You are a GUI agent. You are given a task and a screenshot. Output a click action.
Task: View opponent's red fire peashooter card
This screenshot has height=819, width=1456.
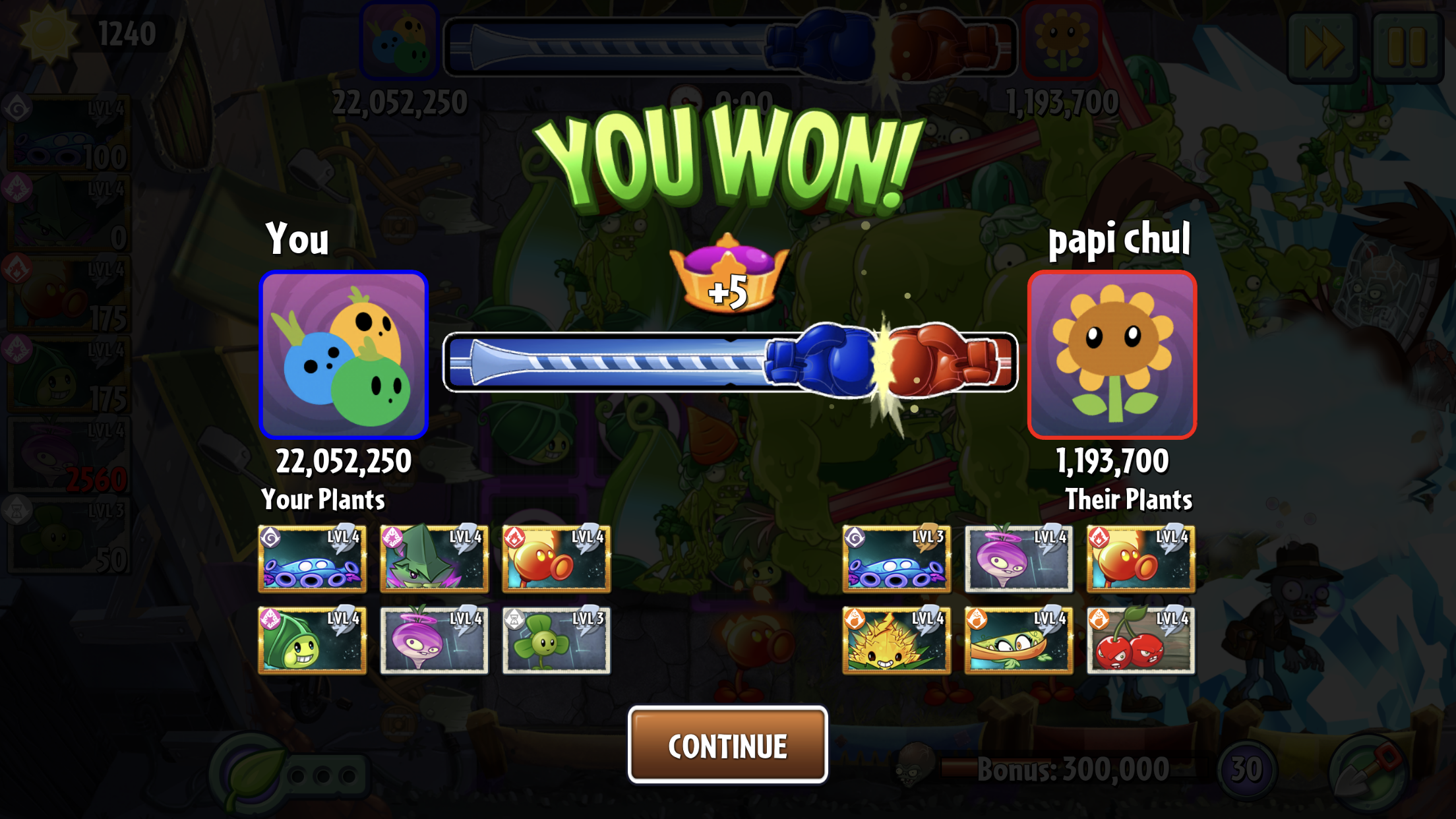point(1140,559)
